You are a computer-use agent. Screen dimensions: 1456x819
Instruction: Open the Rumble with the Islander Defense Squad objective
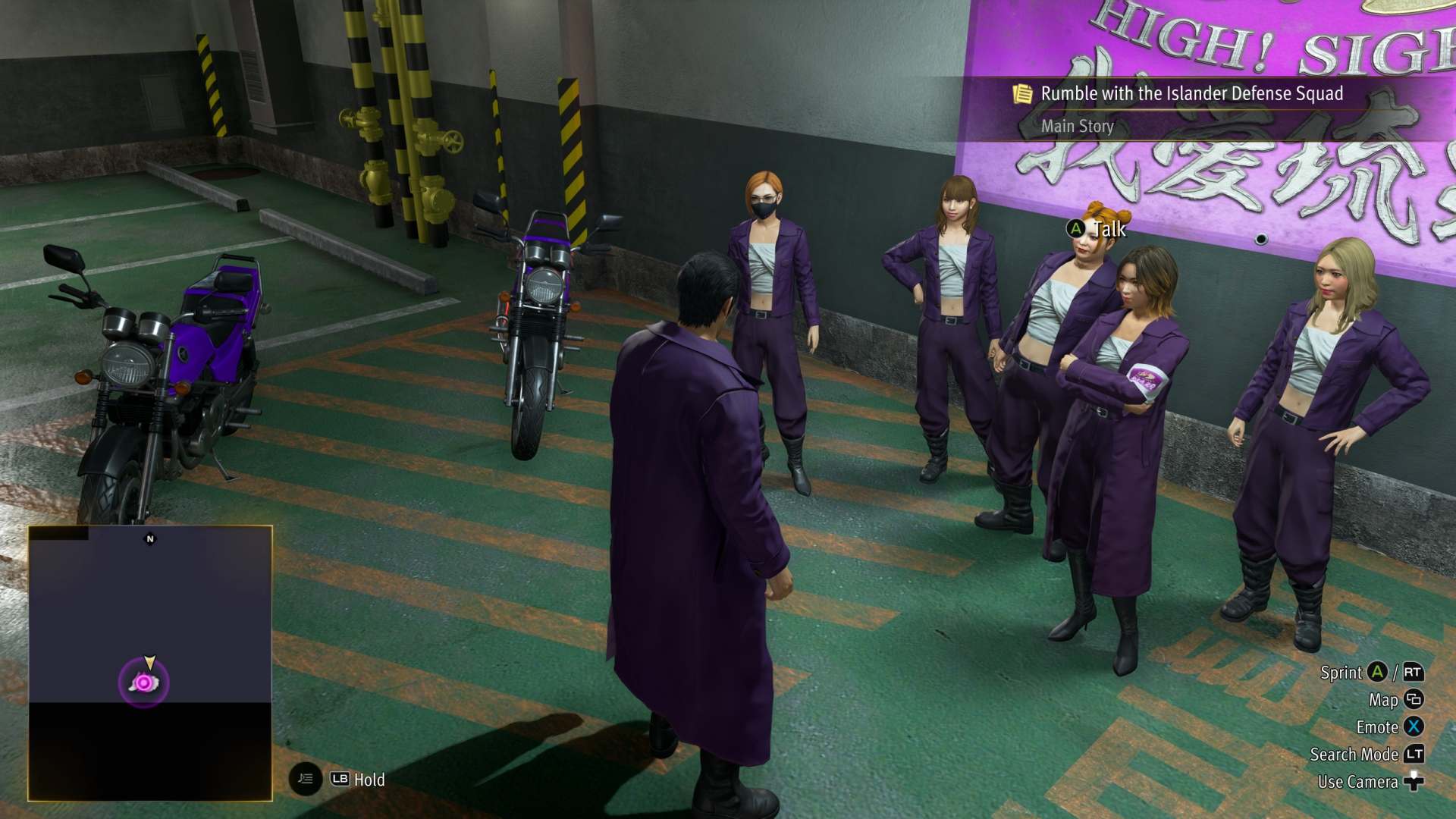pyautogui.click(x=1191, y=94)
